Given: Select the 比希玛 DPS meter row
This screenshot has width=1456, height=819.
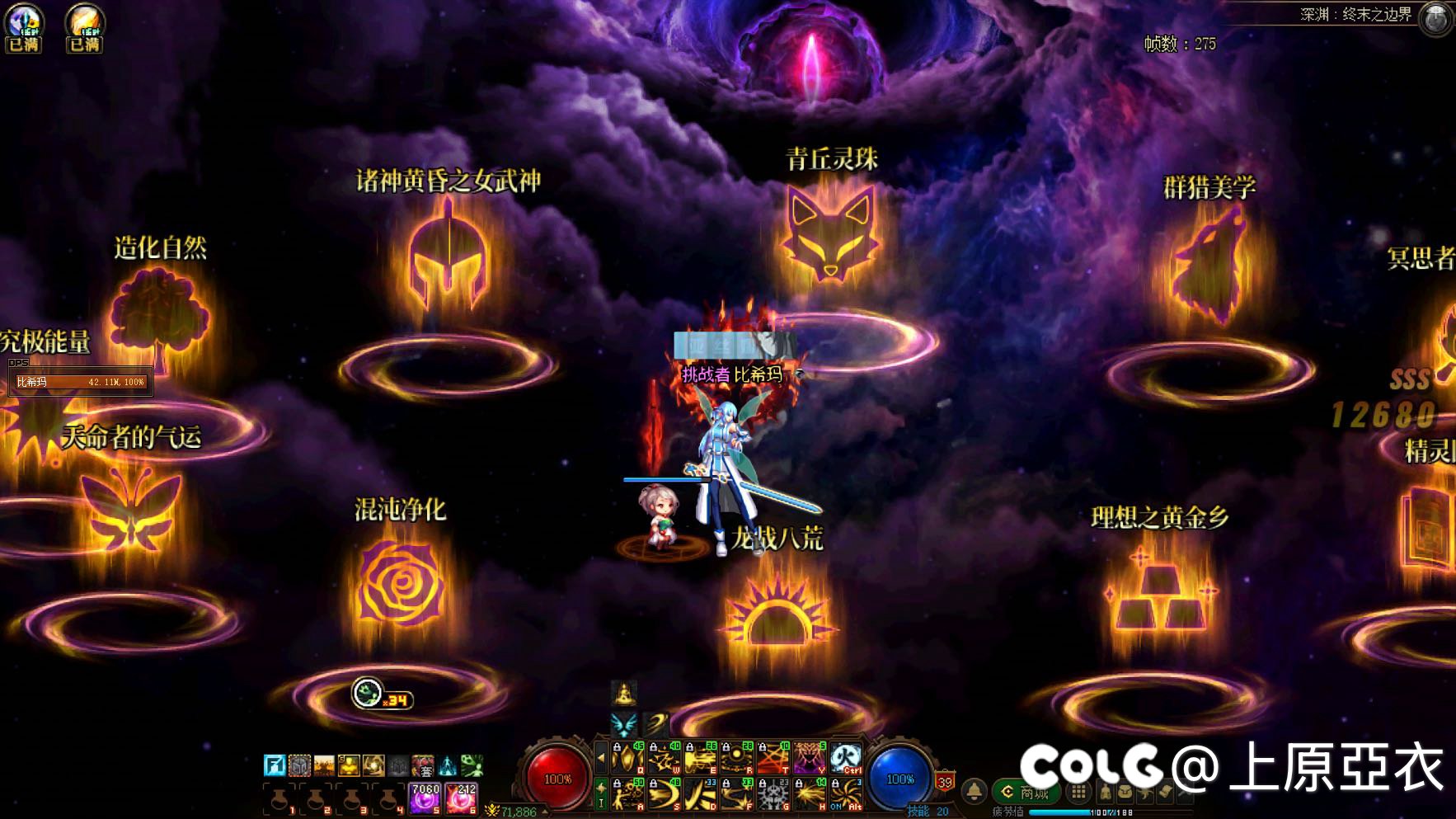Looking at the screenshot, I should (x=80, y=382).
